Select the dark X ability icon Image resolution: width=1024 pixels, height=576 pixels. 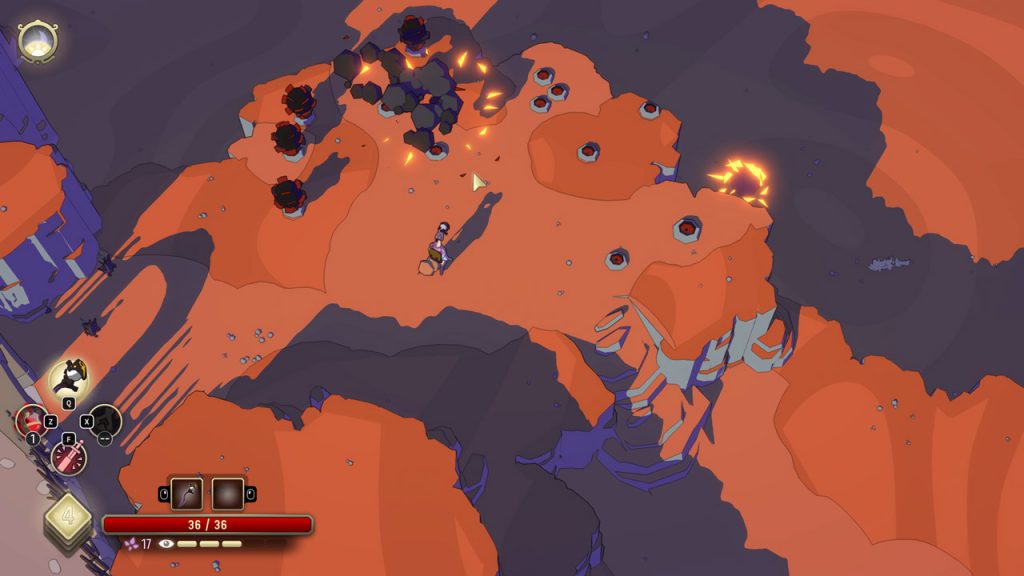point(104,421)
